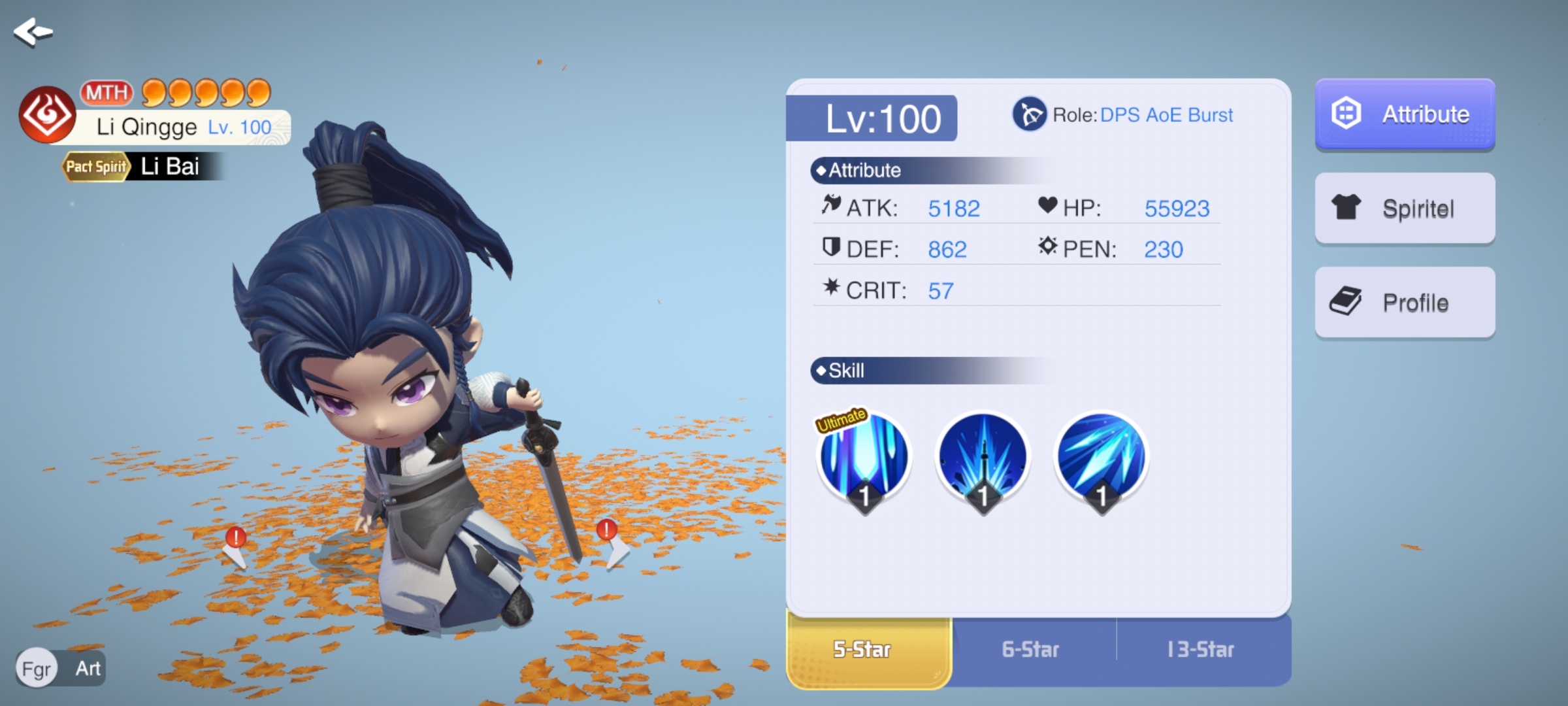Go back using the white arrow
This screenshot has height=706, width=1568.
tap(33, 32)
